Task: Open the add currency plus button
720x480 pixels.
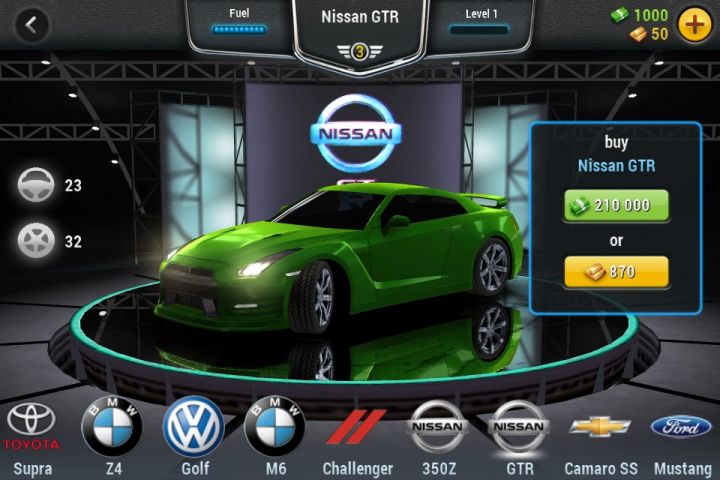Action: pyautogui.click(x=694, y=24)
